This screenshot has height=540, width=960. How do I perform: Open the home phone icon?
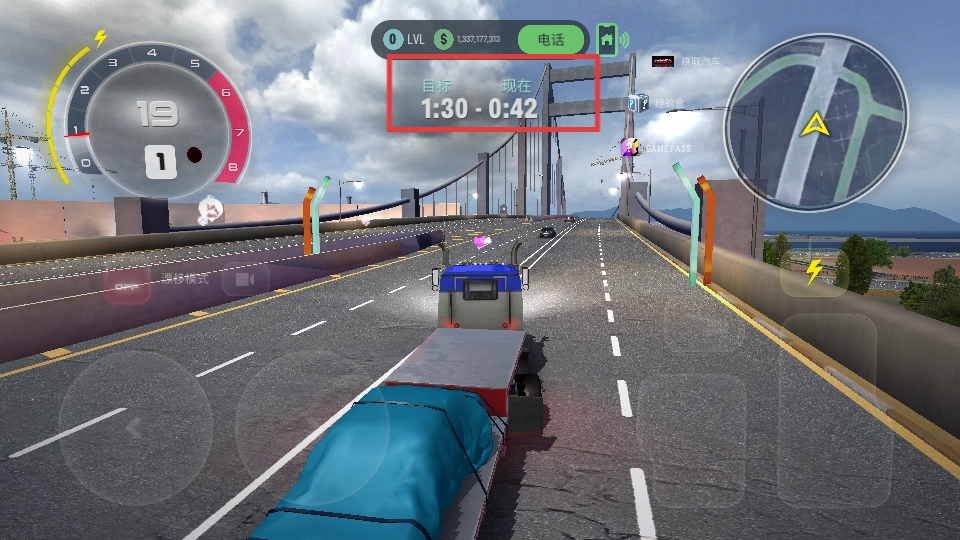pyautogui.click(x=607, y=40)
